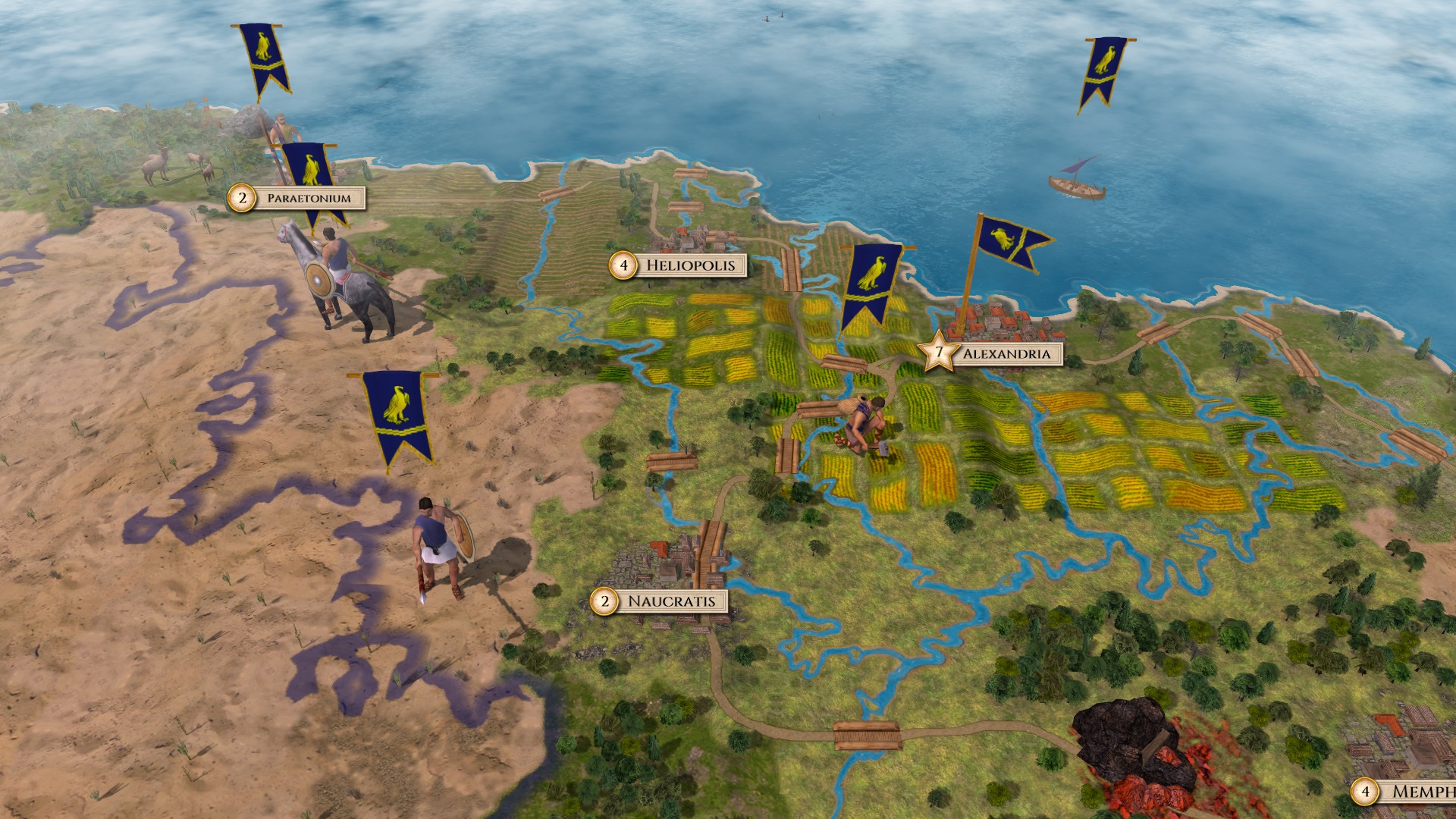
Task: Click the population badge showing 4 at Heliopolis
Action: pyautogui.click(x=623, y=265)
